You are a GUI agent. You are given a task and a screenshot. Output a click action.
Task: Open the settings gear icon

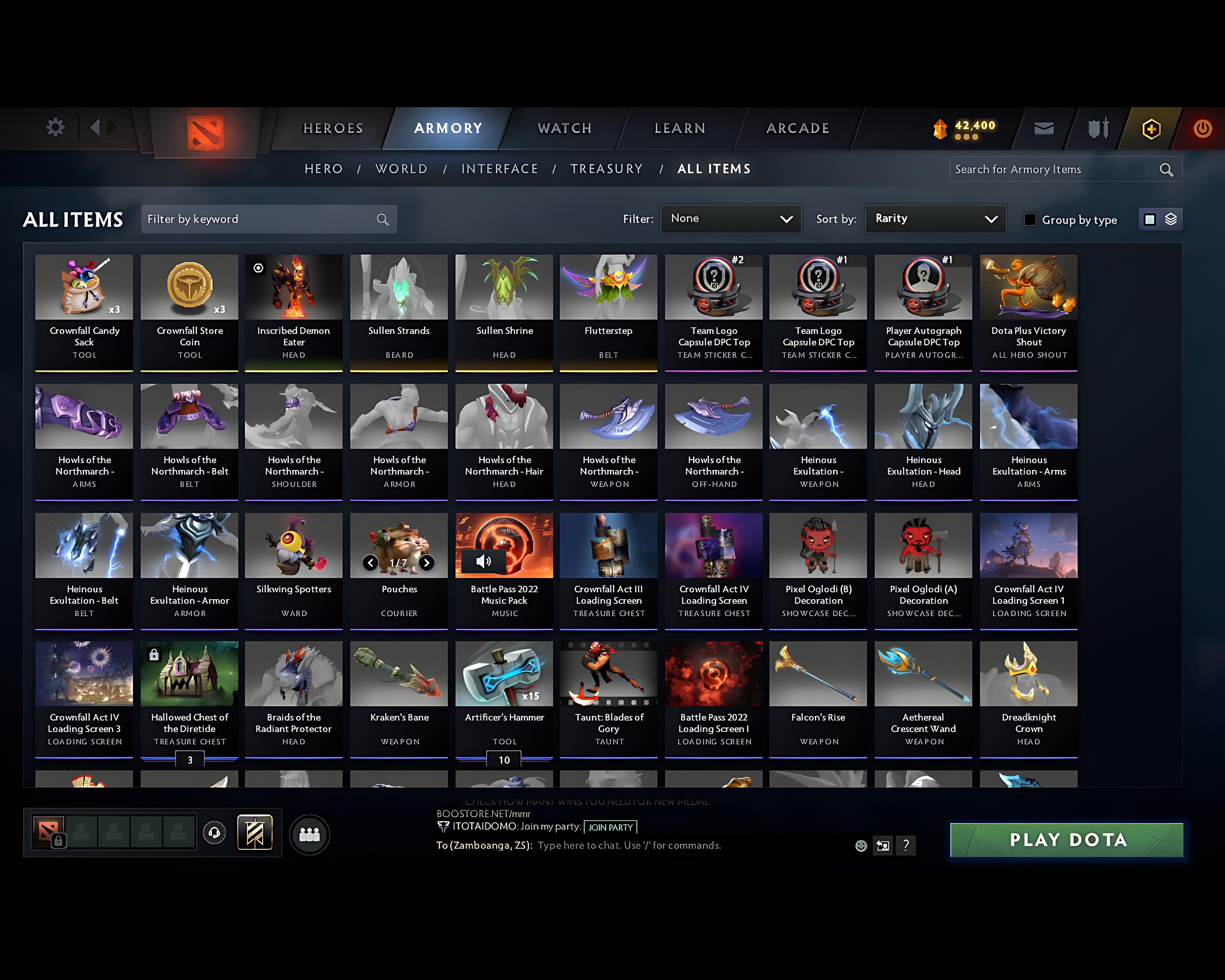coord(55,127)
